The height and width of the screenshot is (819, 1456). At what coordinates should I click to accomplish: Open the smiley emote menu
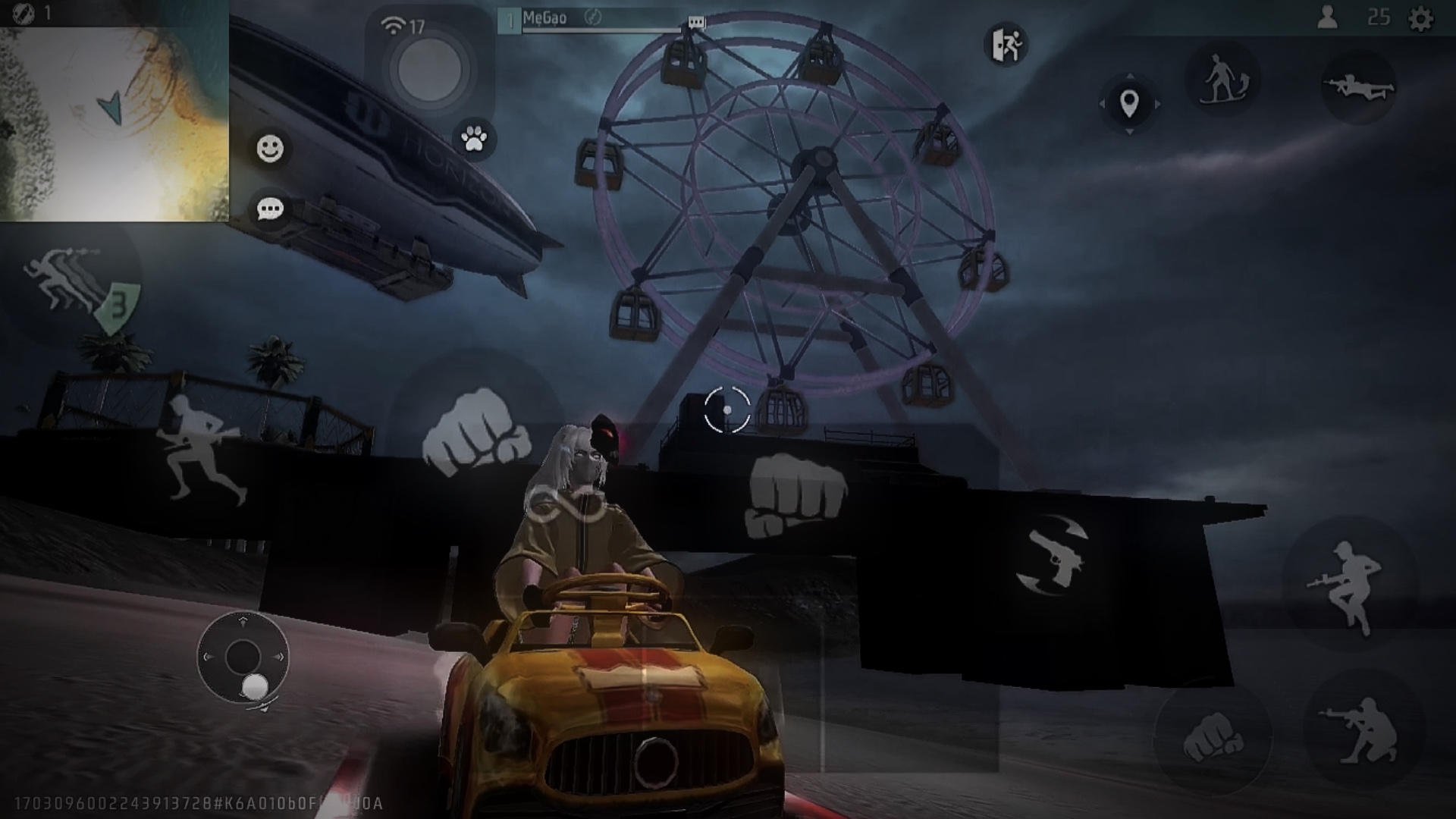pos(270,149)
